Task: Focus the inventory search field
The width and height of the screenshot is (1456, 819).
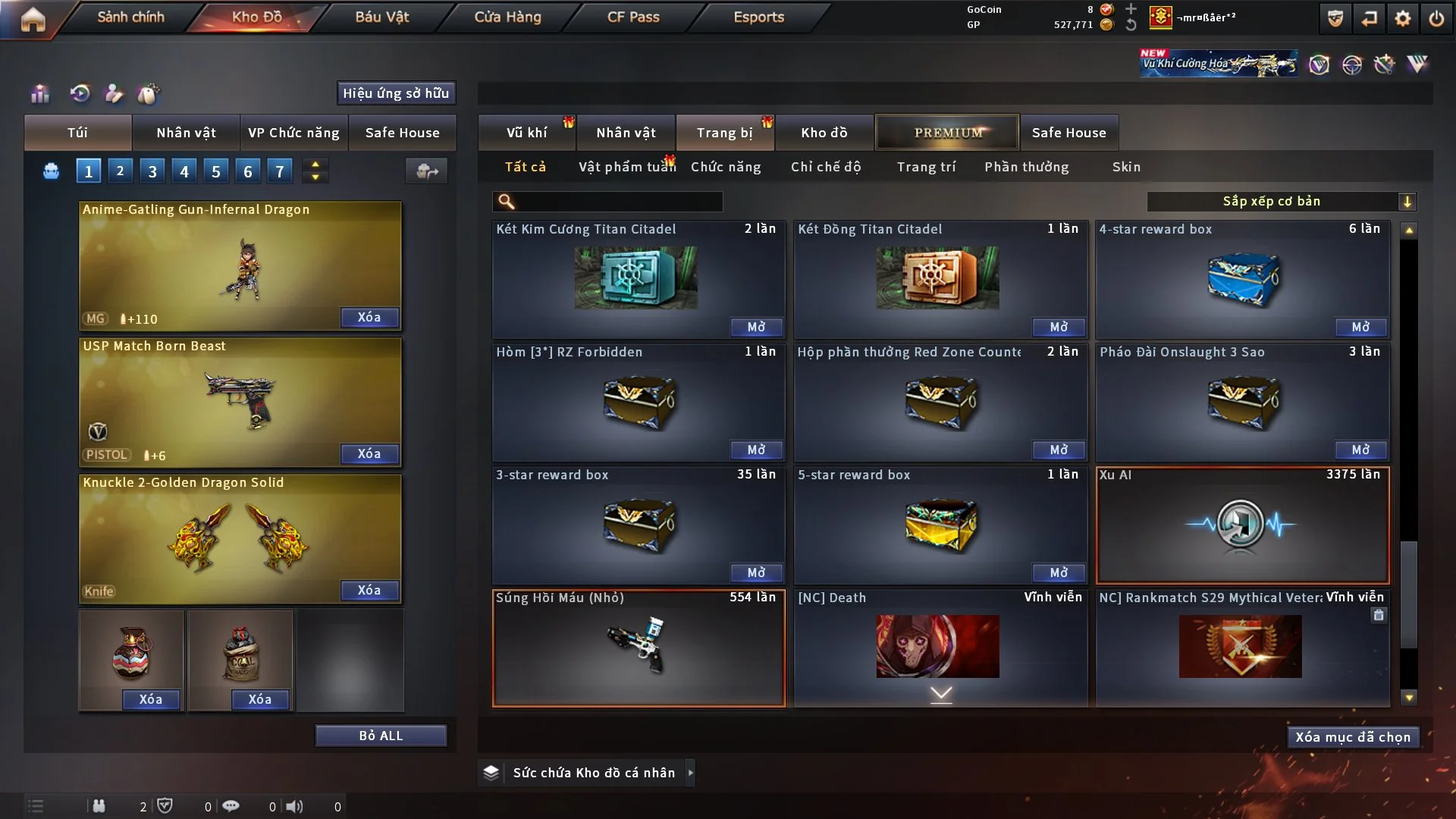Action: [618, 202]
